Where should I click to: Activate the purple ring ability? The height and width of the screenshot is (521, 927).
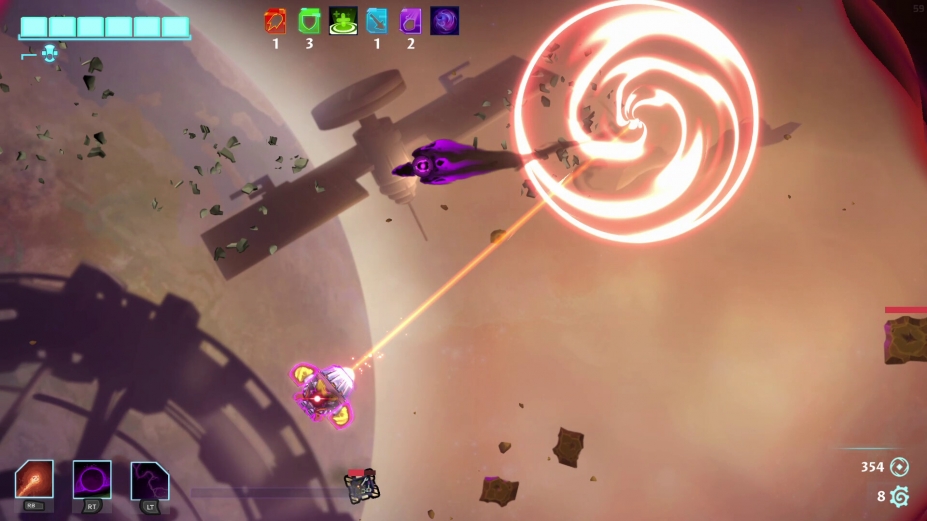(x=92, y=480)
